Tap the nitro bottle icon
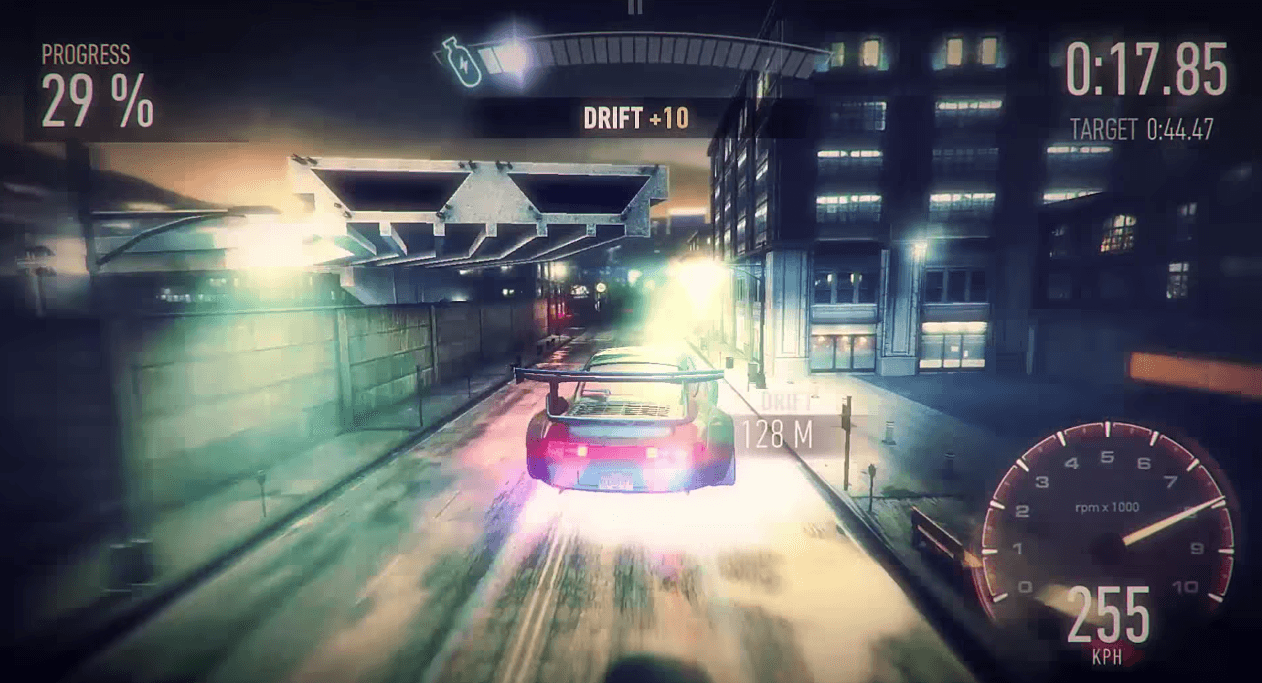 pos(461,60)
